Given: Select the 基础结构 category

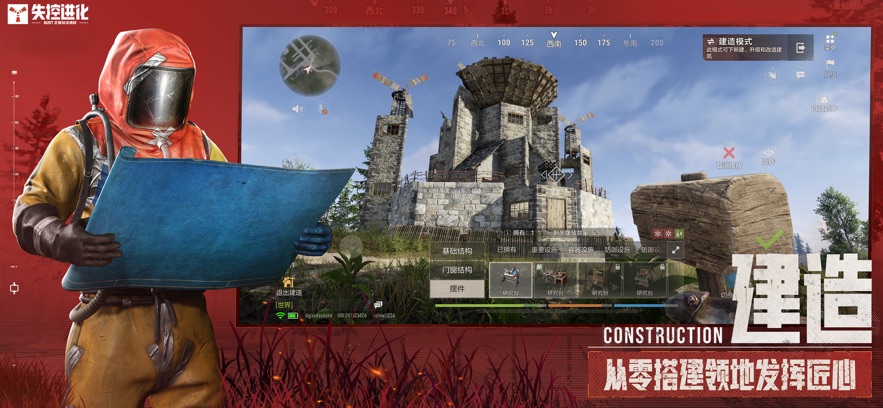Looking at the screenshot, I should point(457,250).
